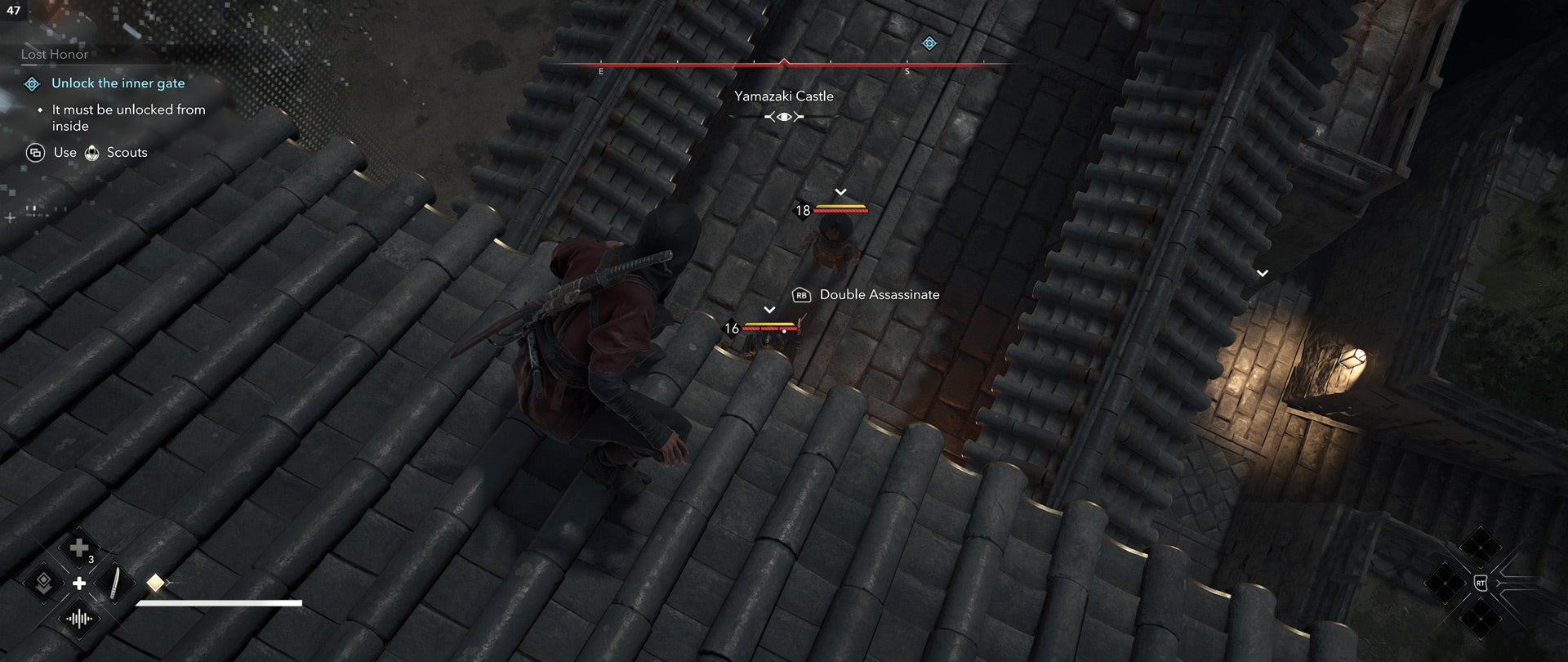Open the Unlock the inner gate objective
The width and height of the screenshot is (1568, 662).
pyautogui.click(x=118, y=83)
